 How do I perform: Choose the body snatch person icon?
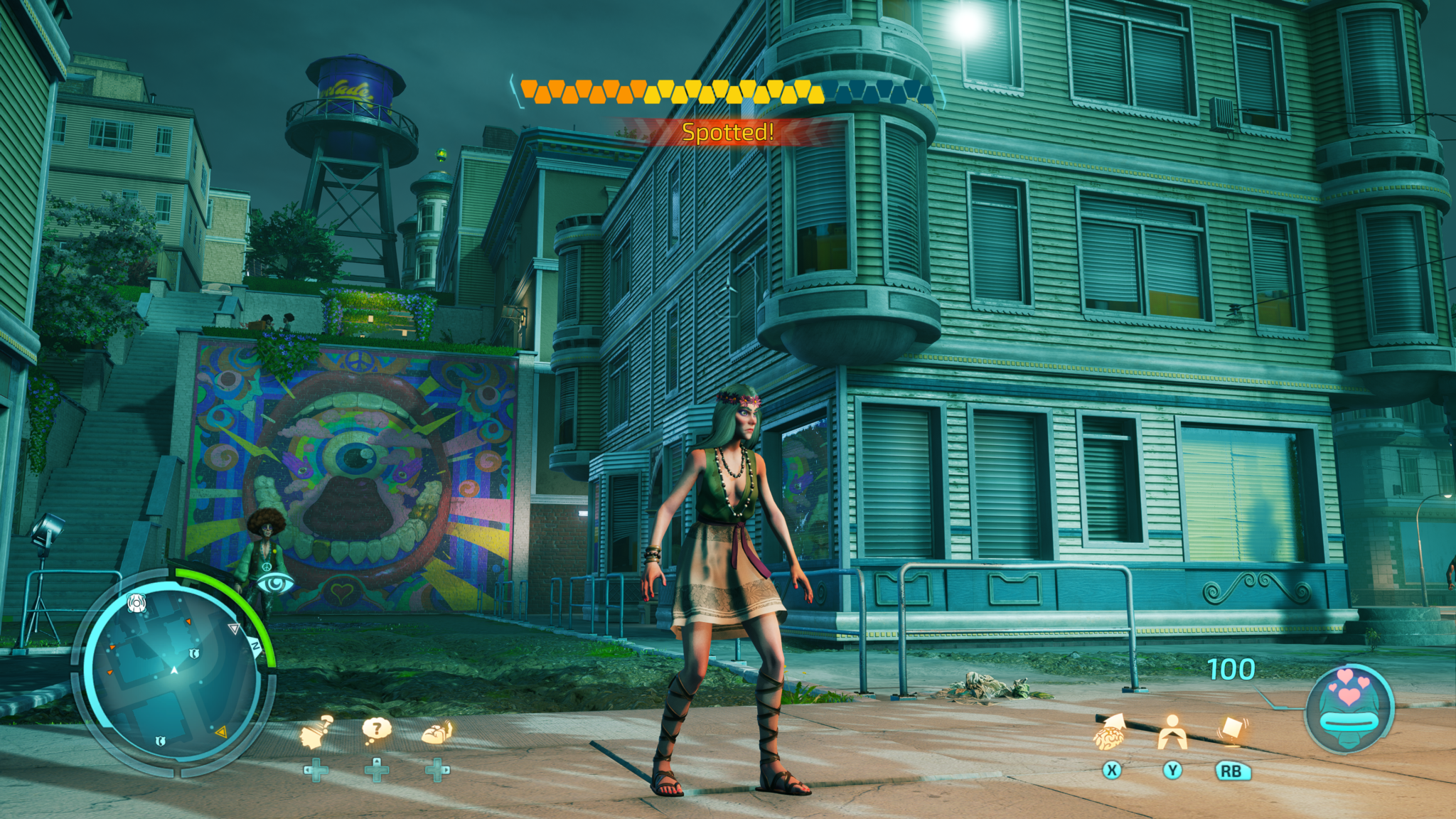(1172, 732)
